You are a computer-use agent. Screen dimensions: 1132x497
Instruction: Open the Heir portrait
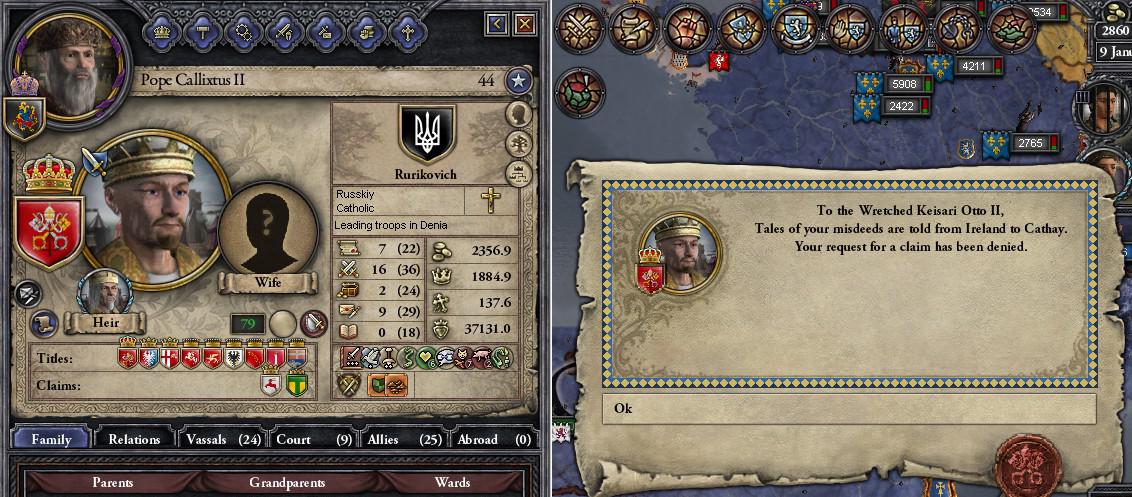coord(104,294)
